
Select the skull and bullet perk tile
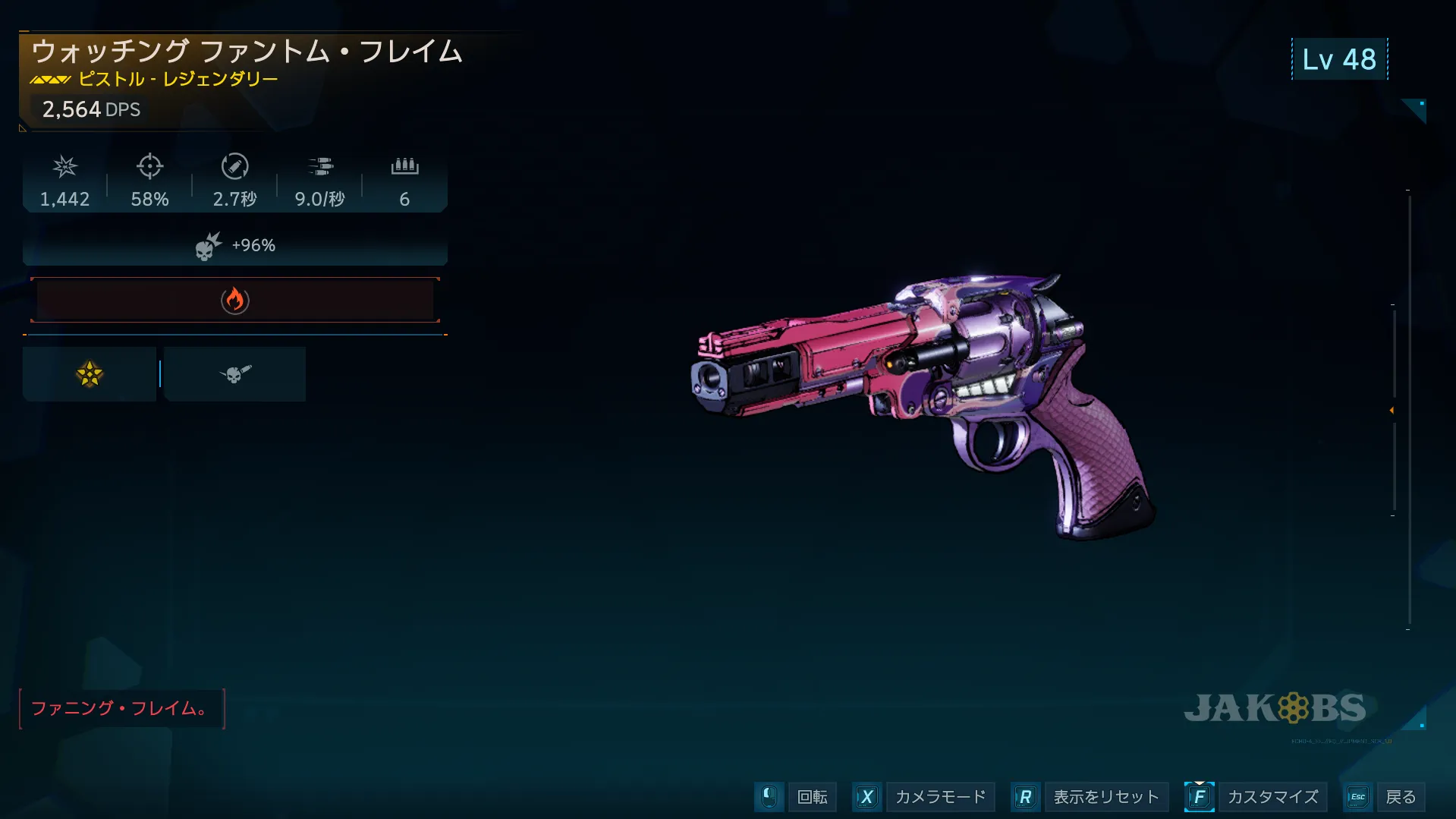[235, 374]
